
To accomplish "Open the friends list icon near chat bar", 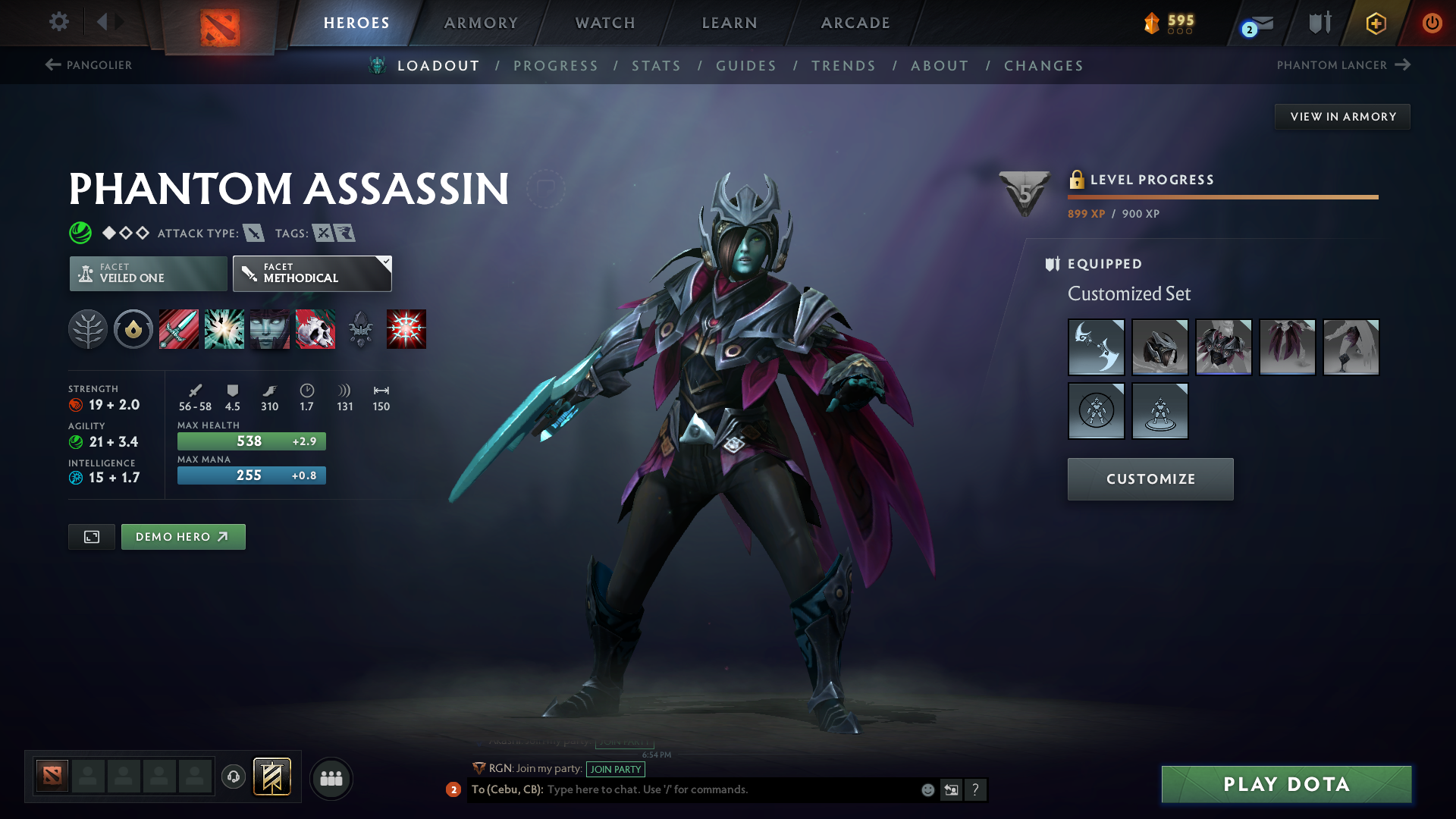I will pyautogui.click(x=331, y=778).
